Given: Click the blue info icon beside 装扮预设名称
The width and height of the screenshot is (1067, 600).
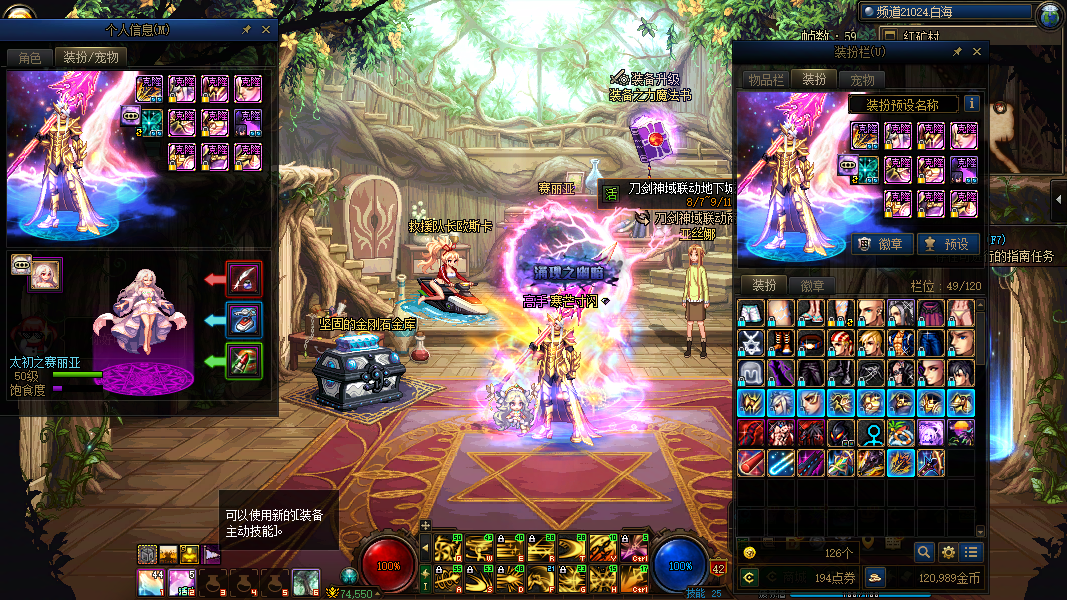Looking at the screenshot, I should [971, 104].
